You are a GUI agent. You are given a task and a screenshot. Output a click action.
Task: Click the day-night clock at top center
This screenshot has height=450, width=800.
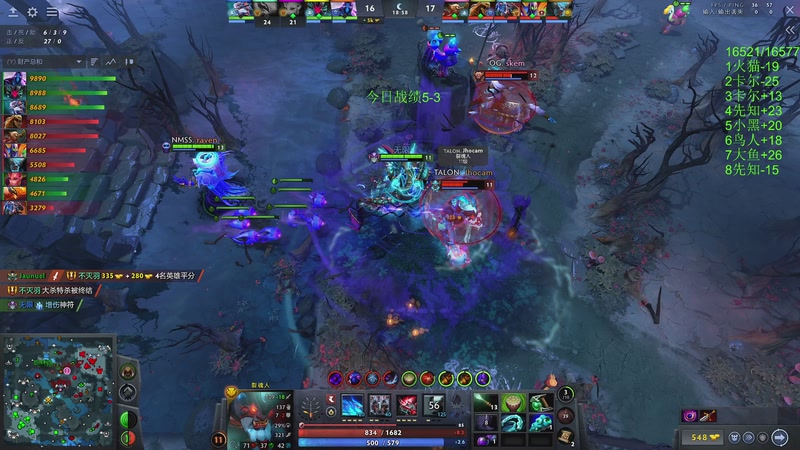pos(400,9)
